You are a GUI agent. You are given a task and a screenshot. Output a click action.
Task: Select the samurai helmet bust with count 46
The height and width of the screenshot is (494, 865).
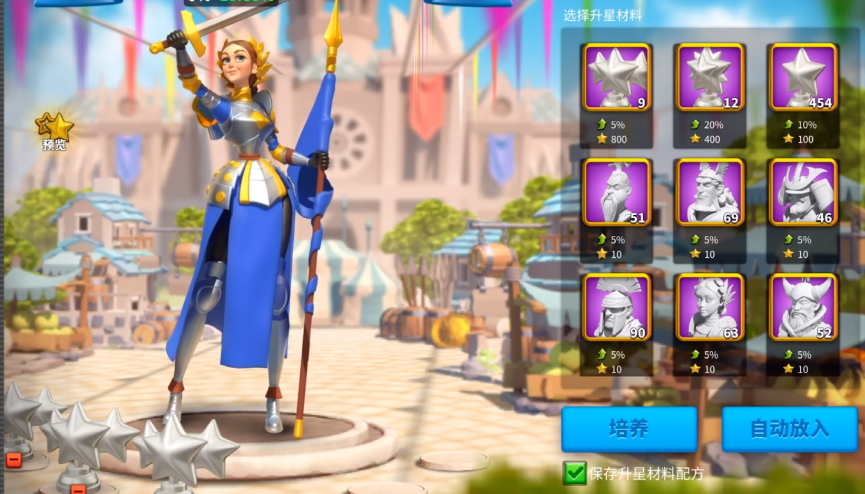pyautogui.click(x=803, y=192)
